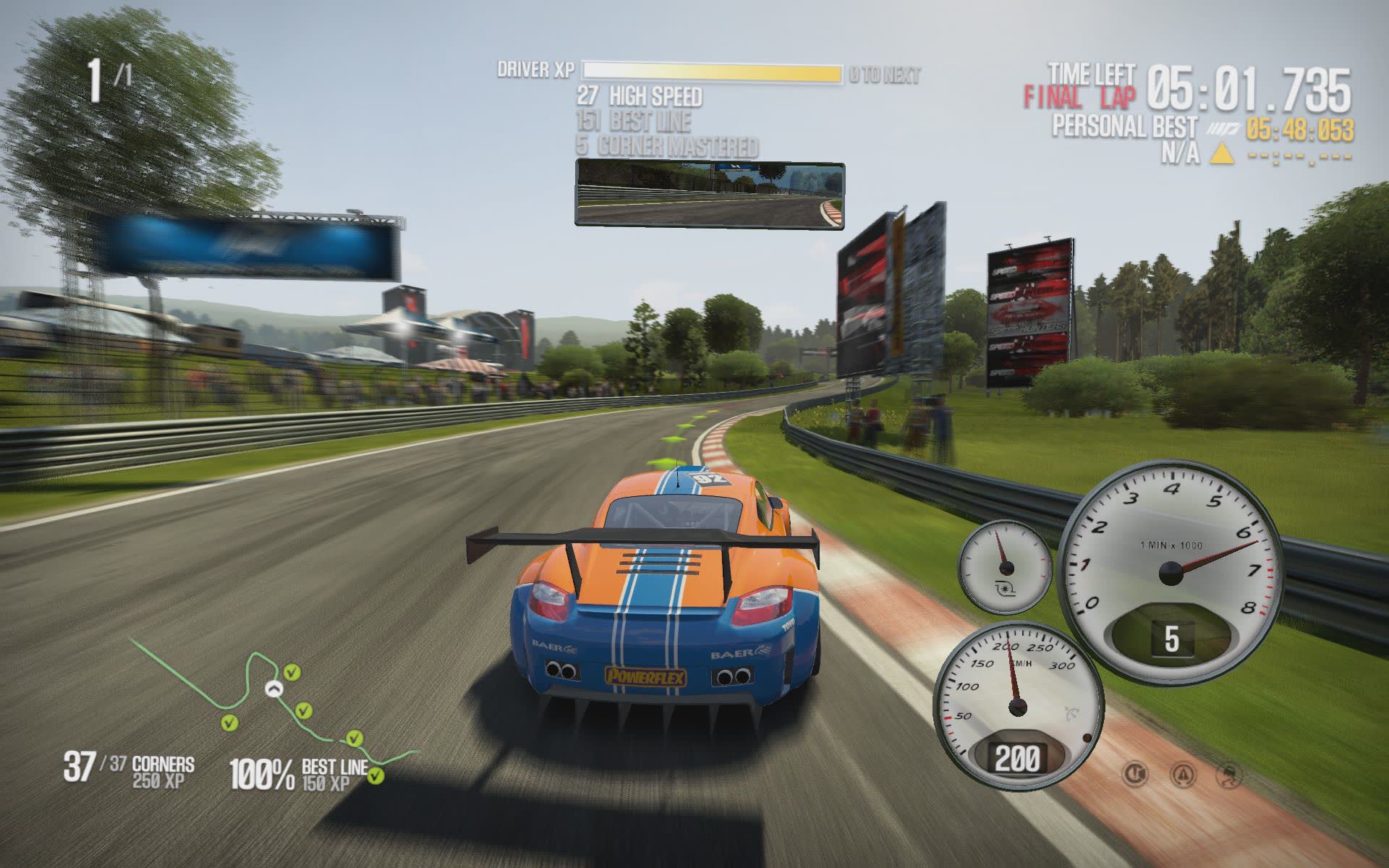This screenshot has width=1389, height=868.
Task: Select the brake assist warning icon
Action: tap(1135, 774)
